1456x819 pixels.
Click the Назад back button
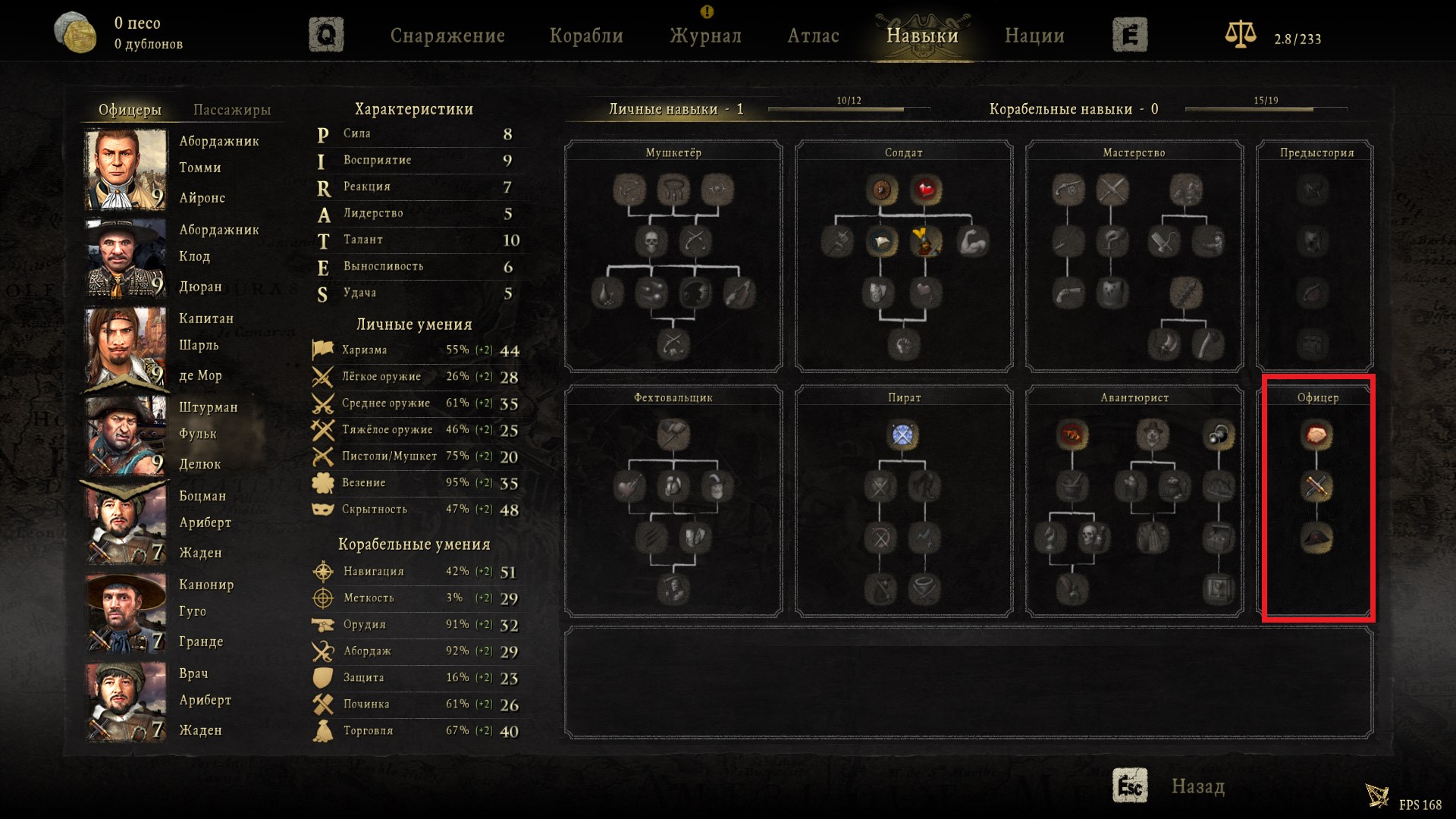[1197, 786]
